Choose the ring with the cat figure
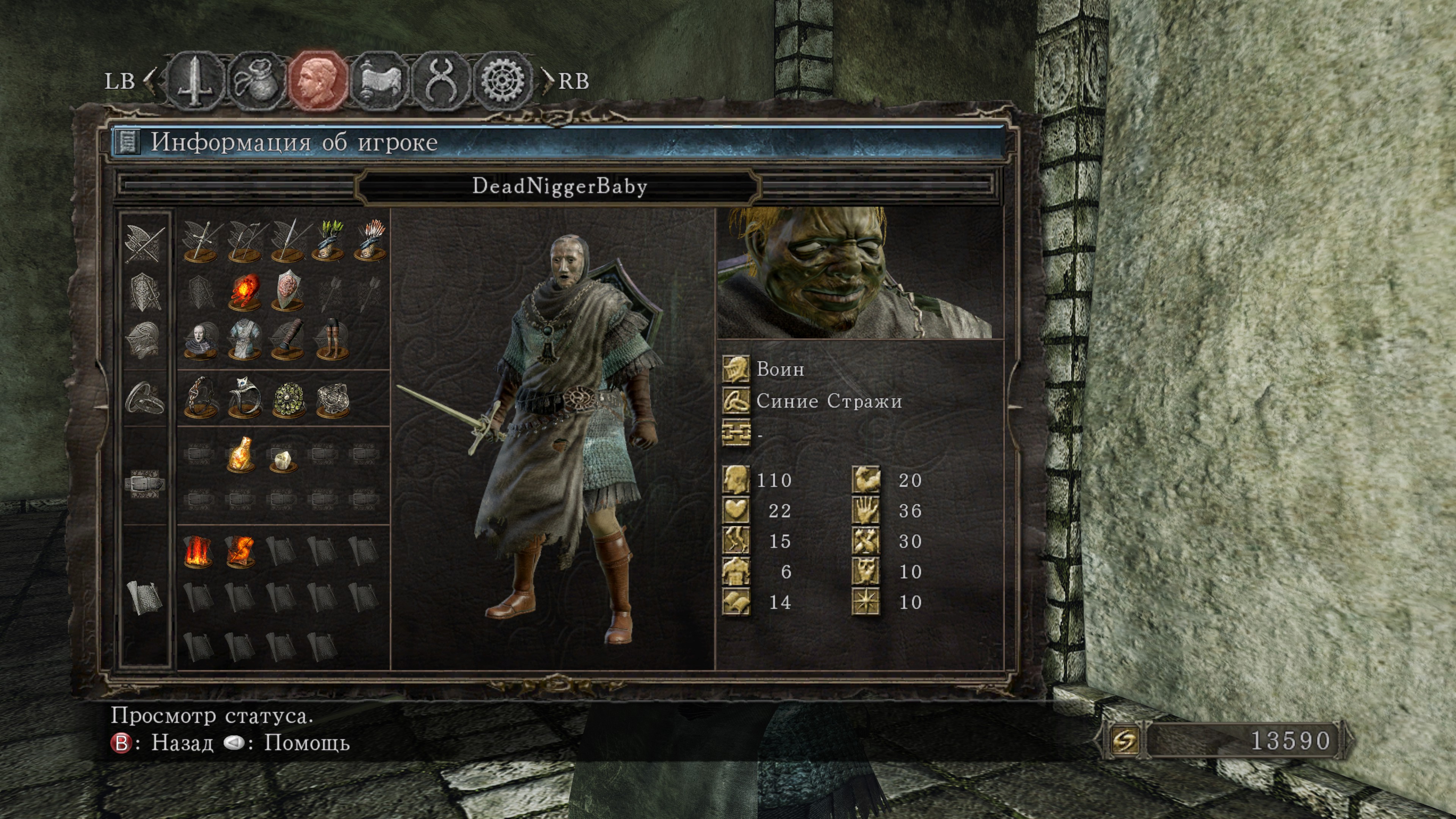The width and height of the screenshot is (1456, 819). pos(245,399)
